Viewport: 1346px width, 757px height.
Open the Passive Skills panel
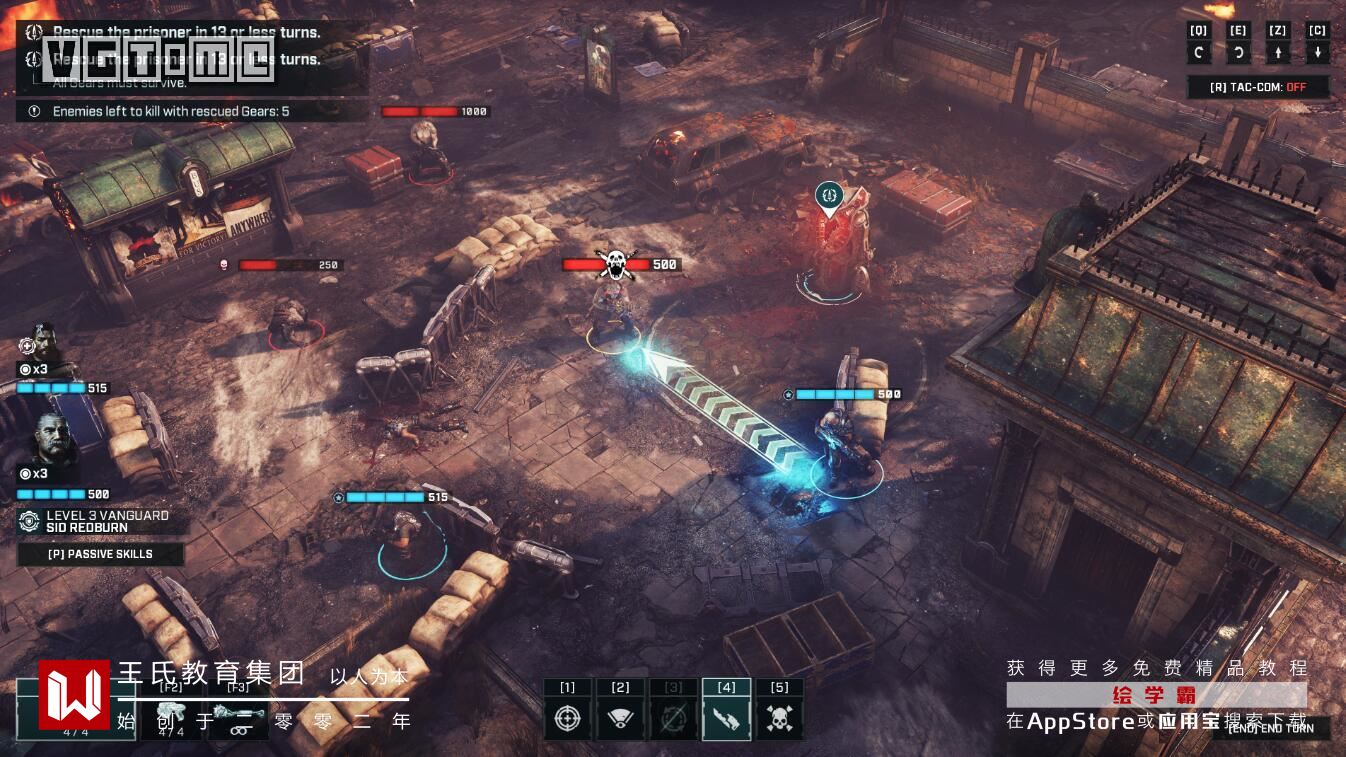click(x=100, y=554)
